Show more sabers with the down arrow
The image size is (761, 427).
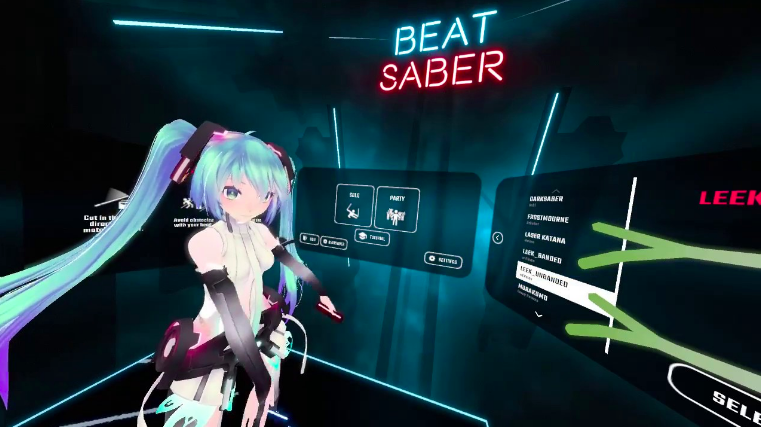(539, 314)
